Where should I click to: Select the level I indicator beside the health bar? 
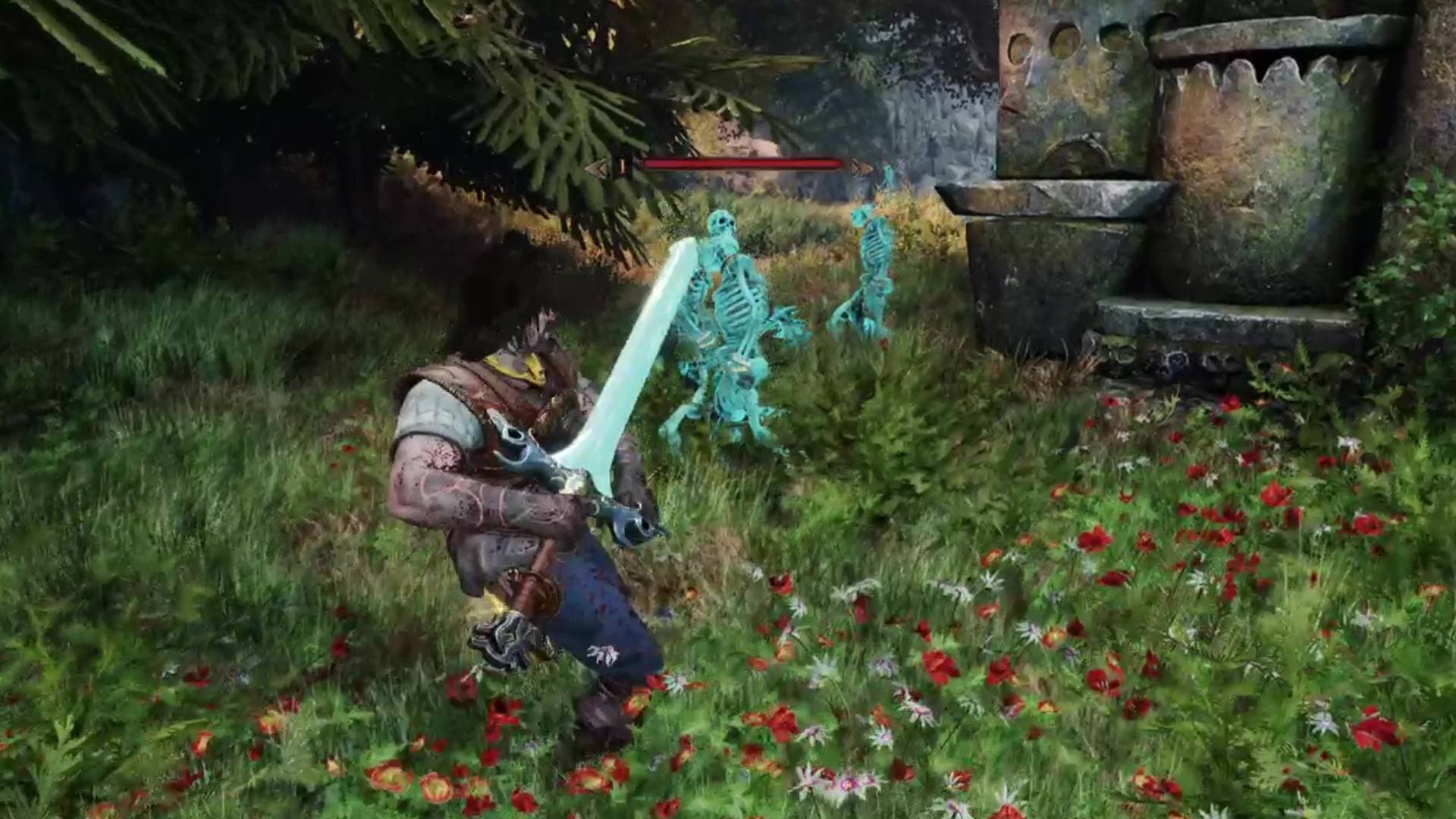tap(623, 166)
